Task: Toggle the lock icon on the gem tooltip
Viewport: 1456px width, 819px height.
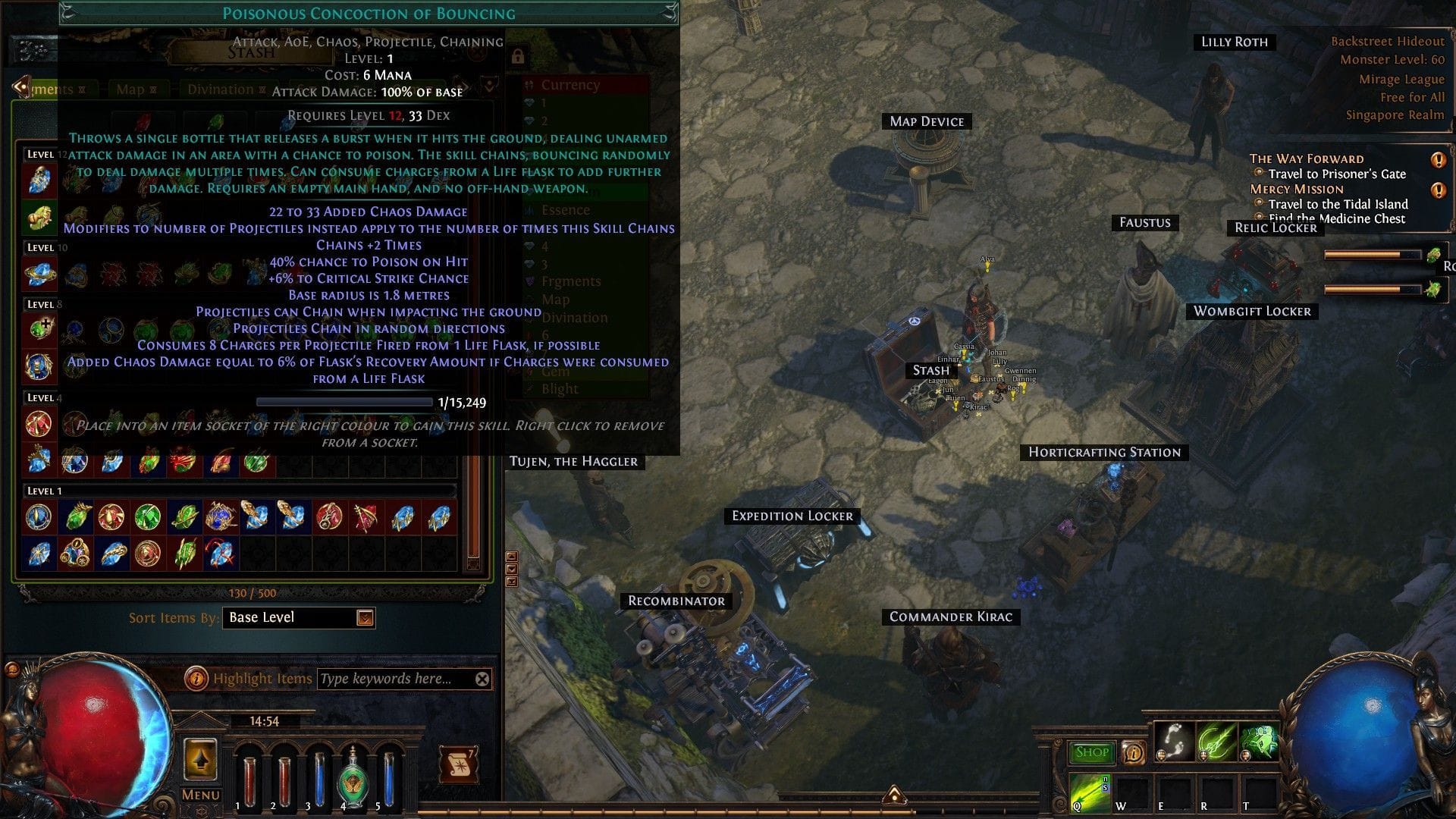Action: (519, 57)
